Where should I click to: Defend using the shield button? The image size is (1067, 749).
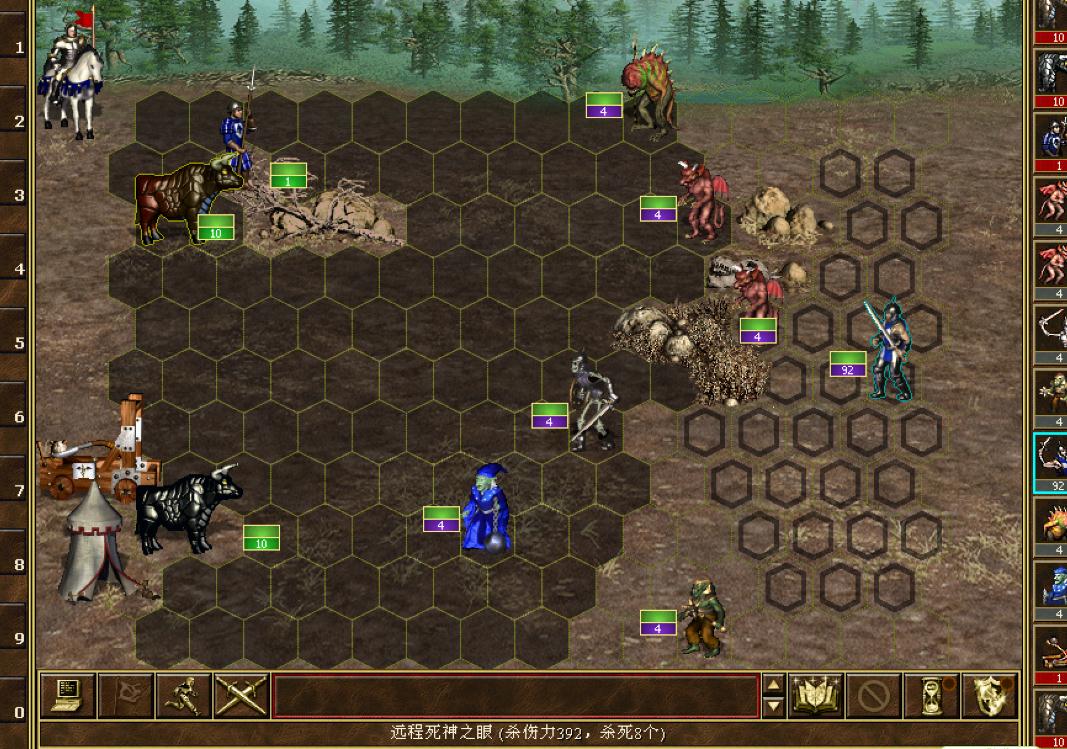click(989, 695)
